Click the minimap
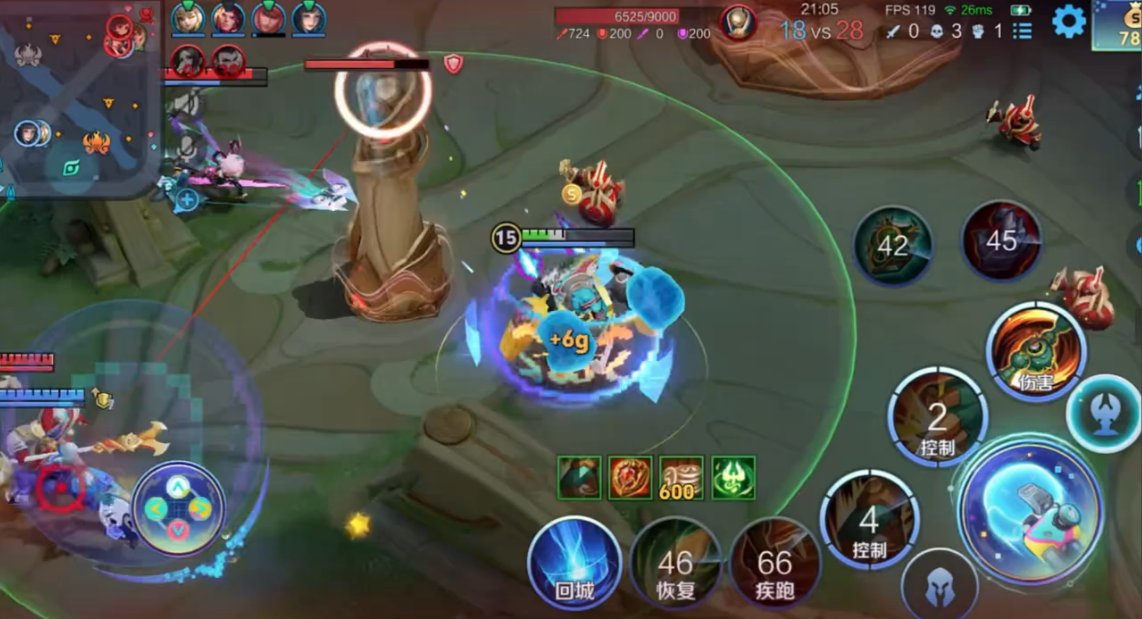The image size is (1142, 619). click(78, 98)
